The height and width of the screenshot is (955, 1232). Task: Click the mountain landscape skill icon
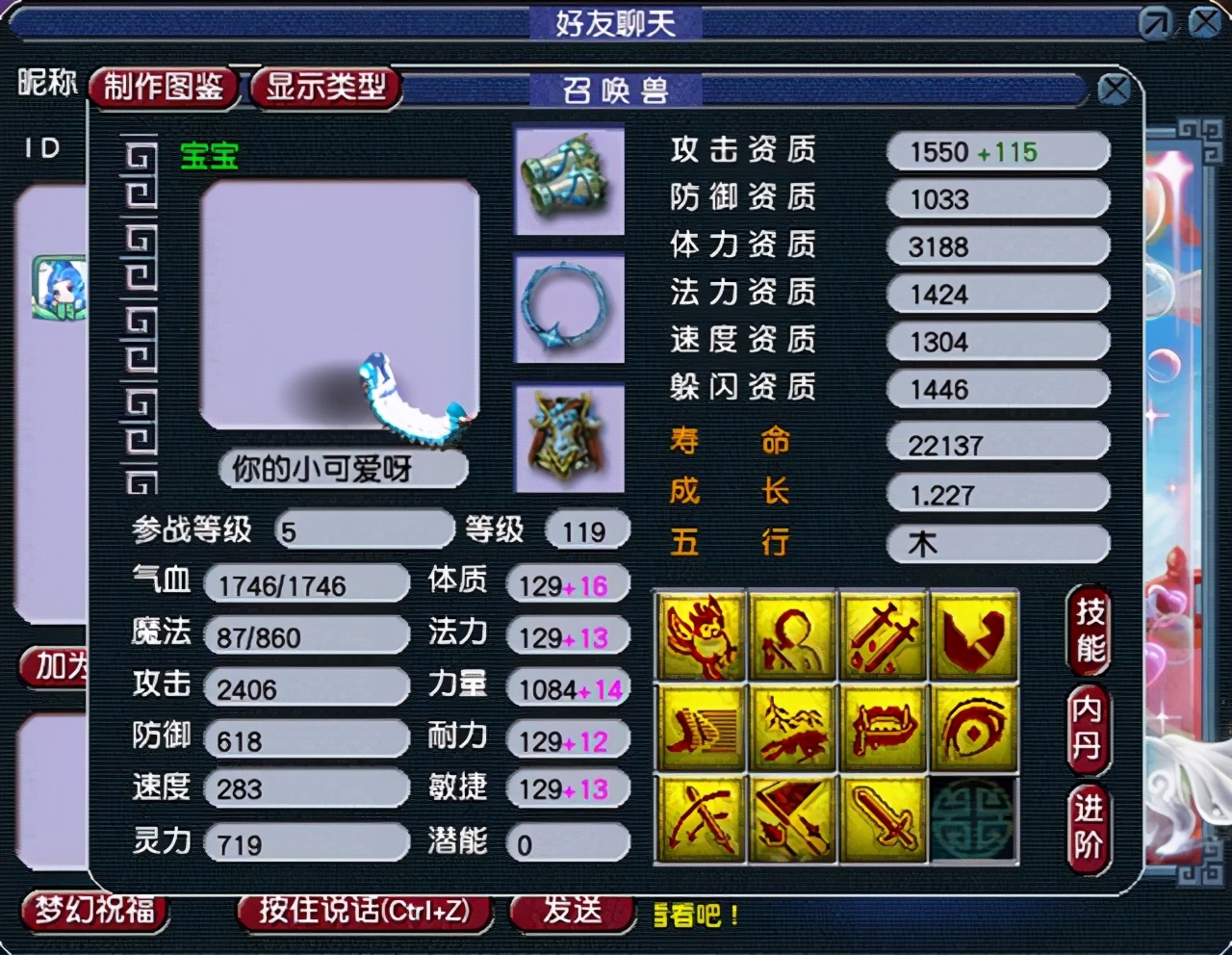tap(791, 729)
